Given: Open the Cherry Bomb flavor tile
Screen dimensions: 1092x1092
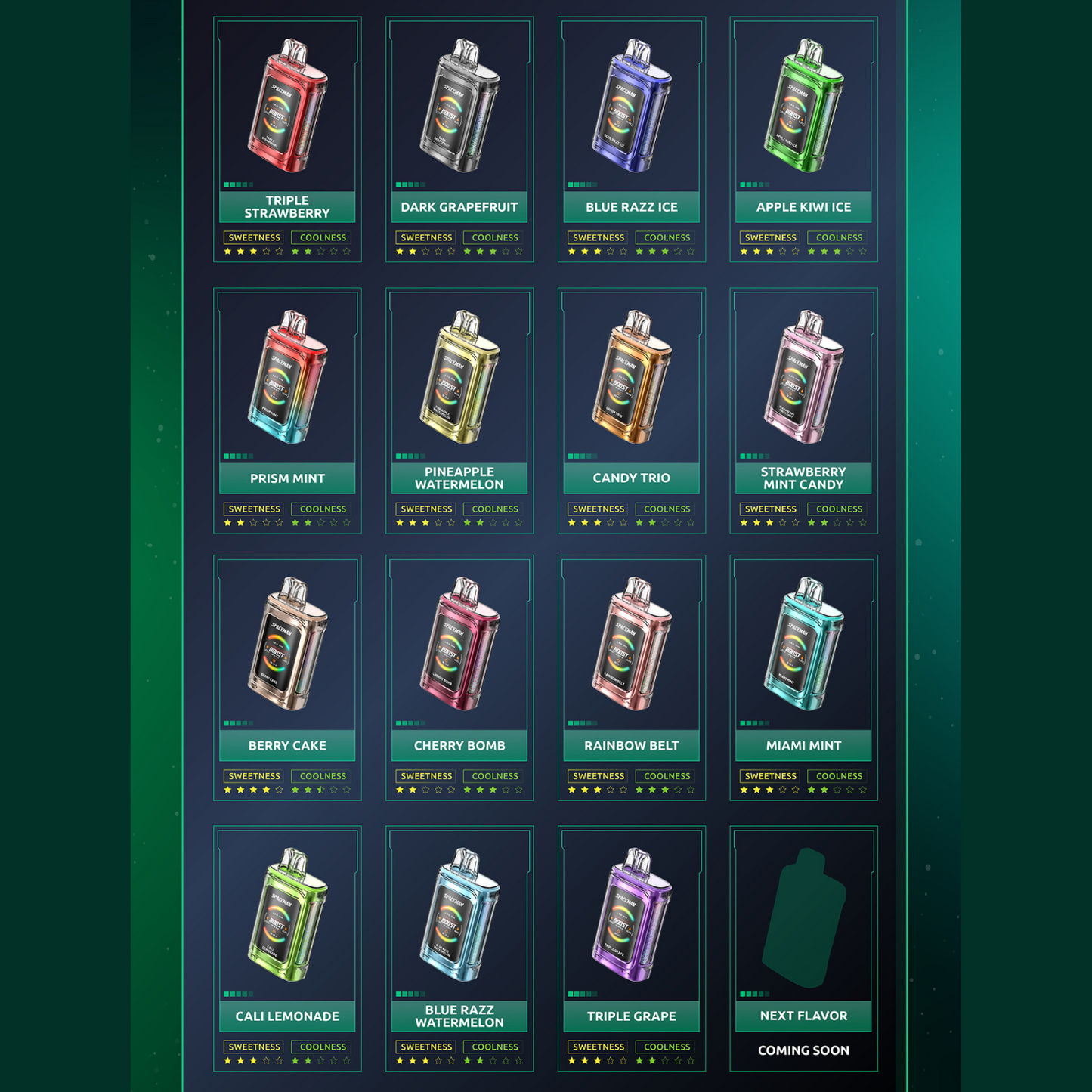Looking at the screenshot, I should (459, 678).
